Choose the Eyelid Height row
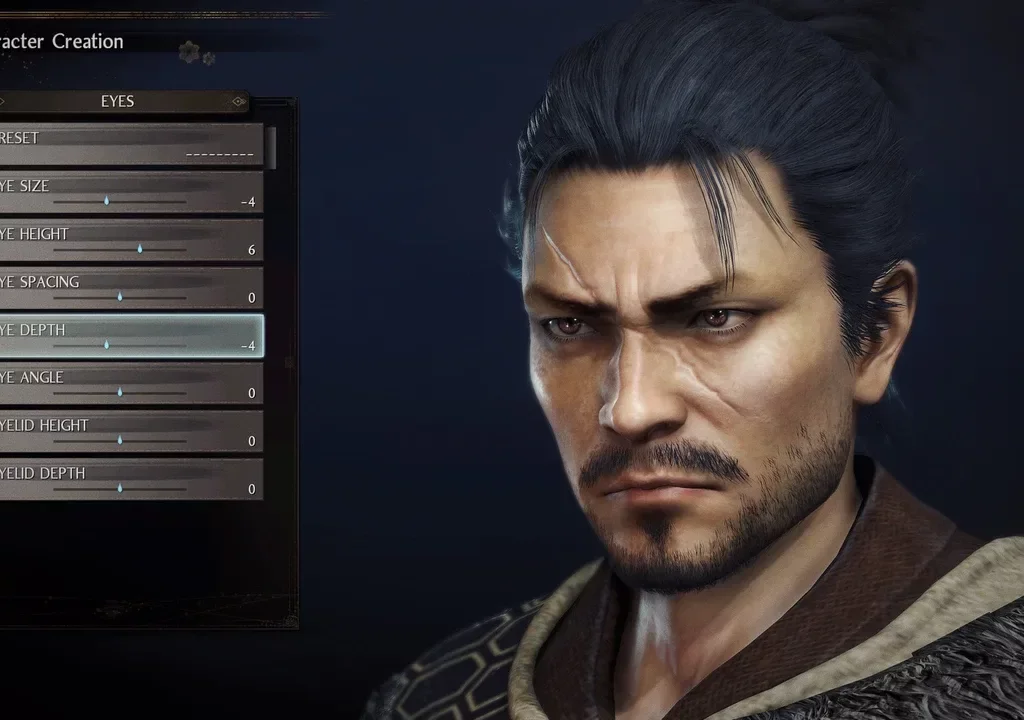The height and width of the screenshot is (720, 1024). click(x=130, y=432)
